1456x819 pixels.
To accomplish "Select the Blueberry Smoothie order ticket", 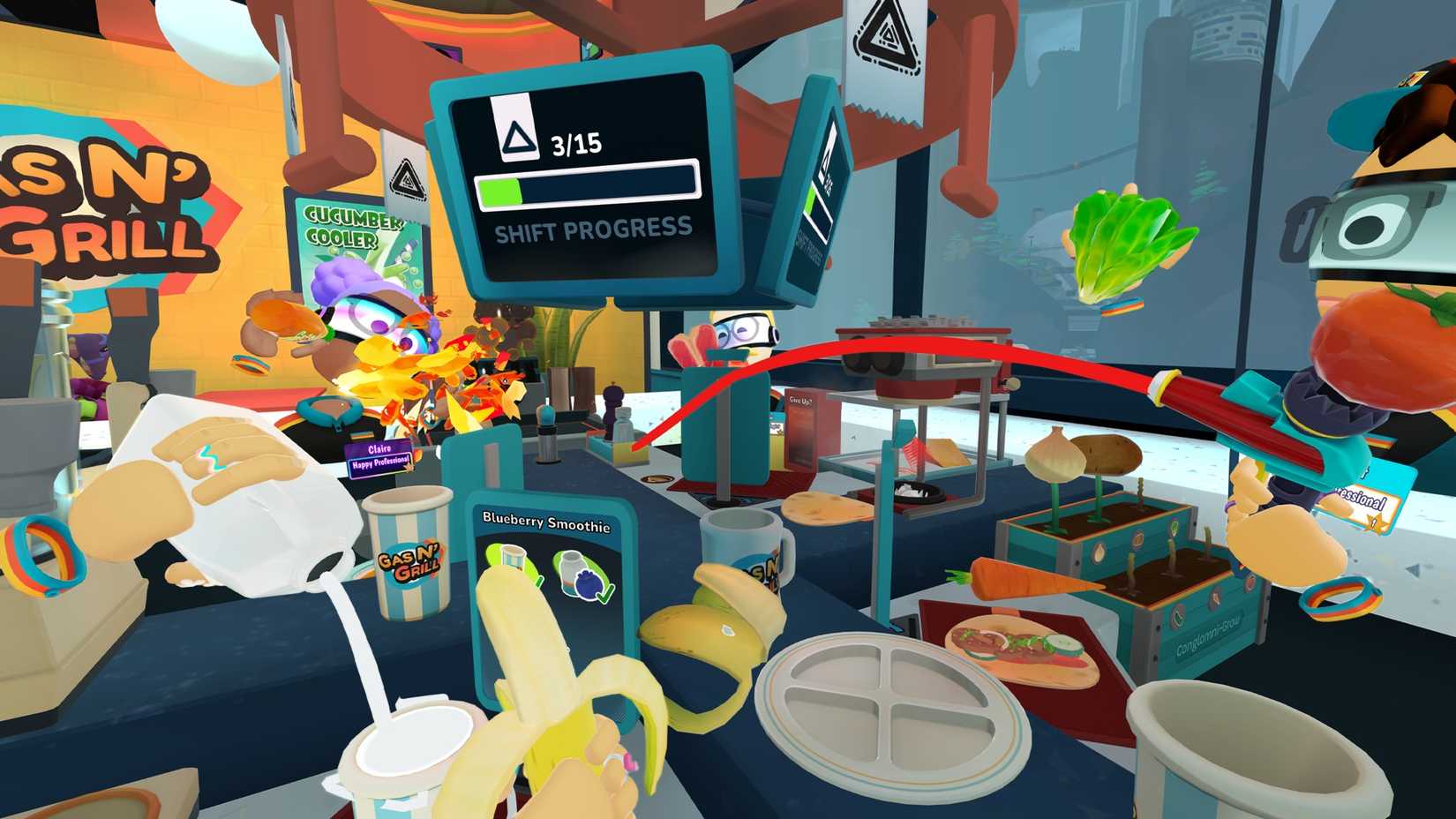I will [x=546, y=524].
